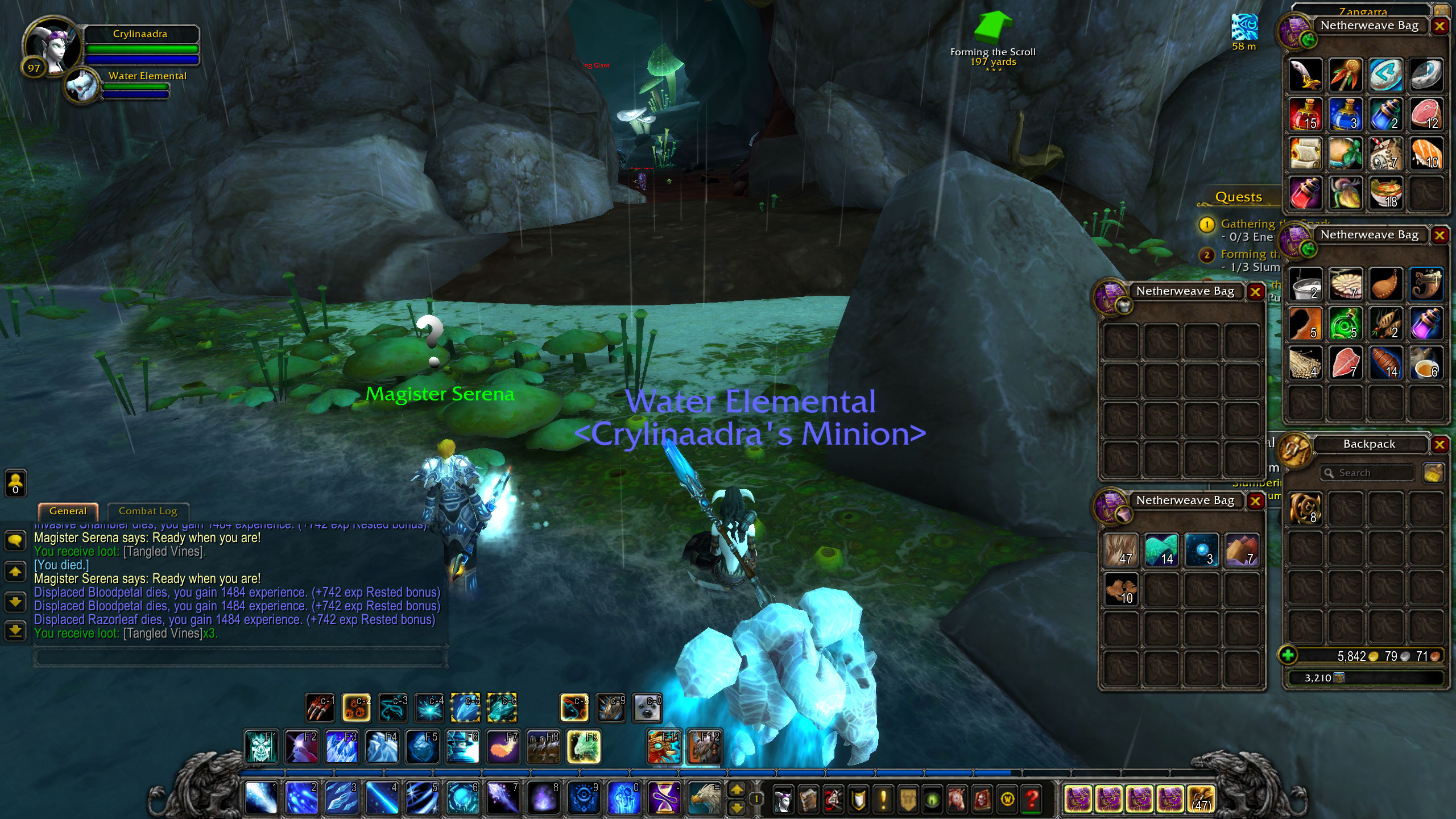Select the salmon sushi stack of 10
Viewport: 1456px width, 819px height.
[1426, 154]
